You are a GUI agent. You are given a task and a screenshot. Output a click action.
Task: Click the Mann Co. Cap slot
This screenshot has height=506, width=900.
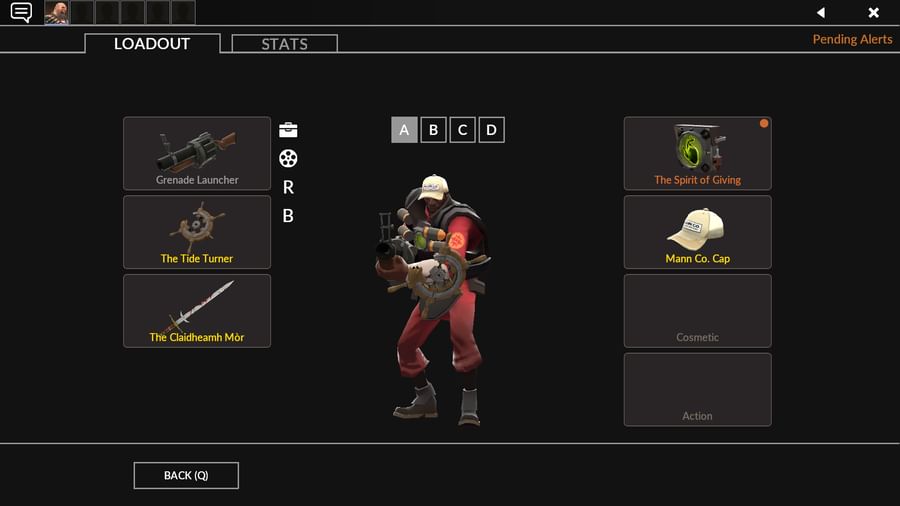(x=697, y=232)
